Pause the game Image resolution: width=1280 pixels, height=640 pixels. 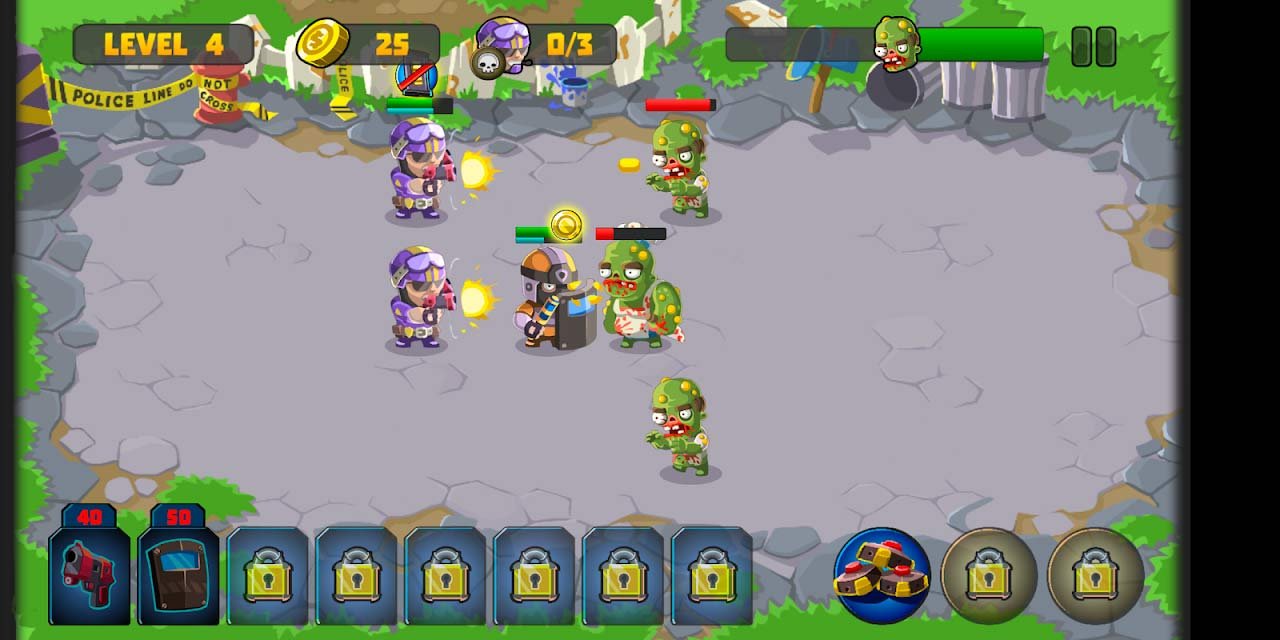point(1093,46)
